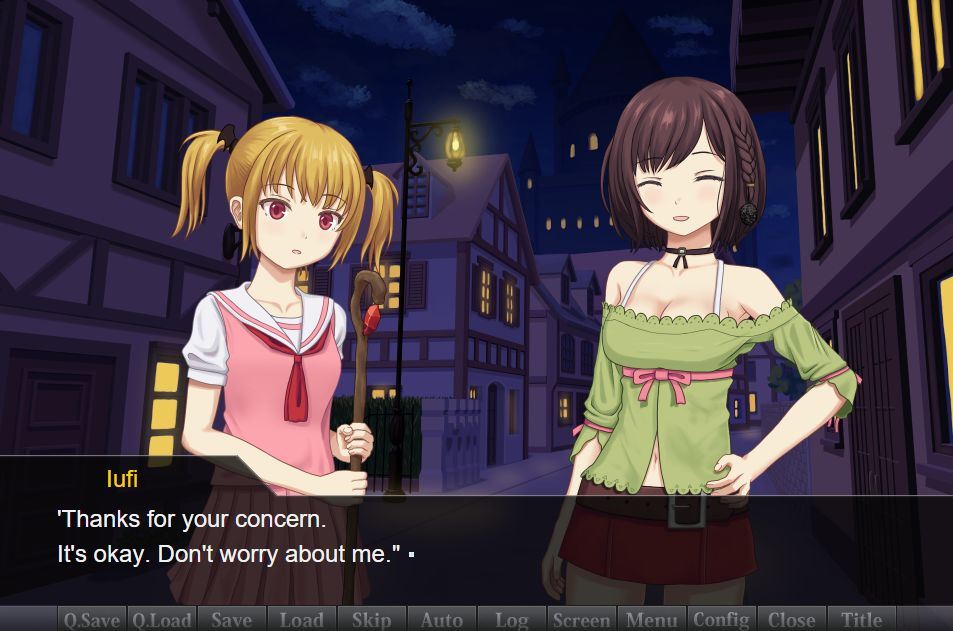Toggle the Screen mode button

581,619
